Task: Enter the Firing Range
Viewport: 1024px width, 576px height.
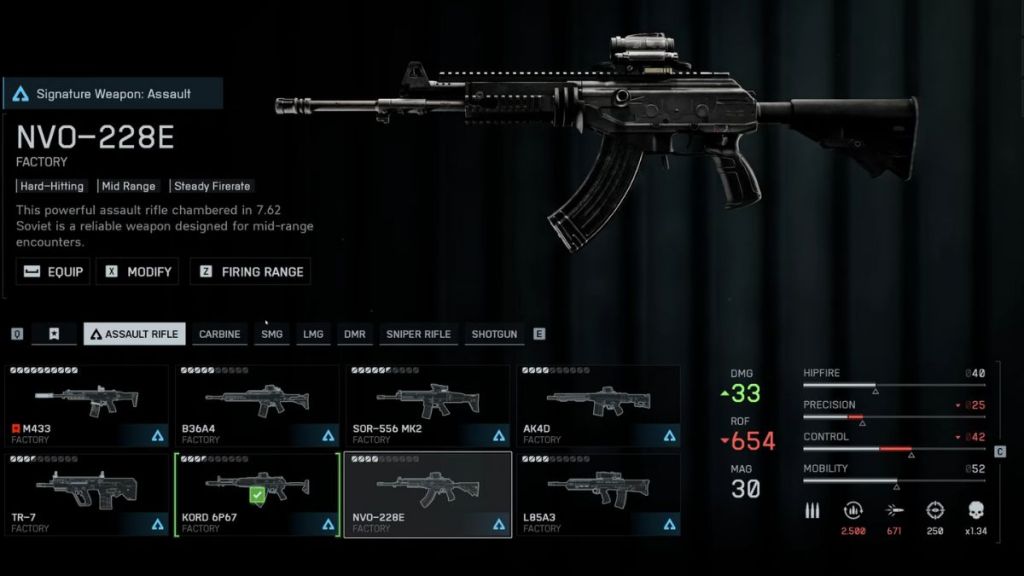Action: [250, 271]
